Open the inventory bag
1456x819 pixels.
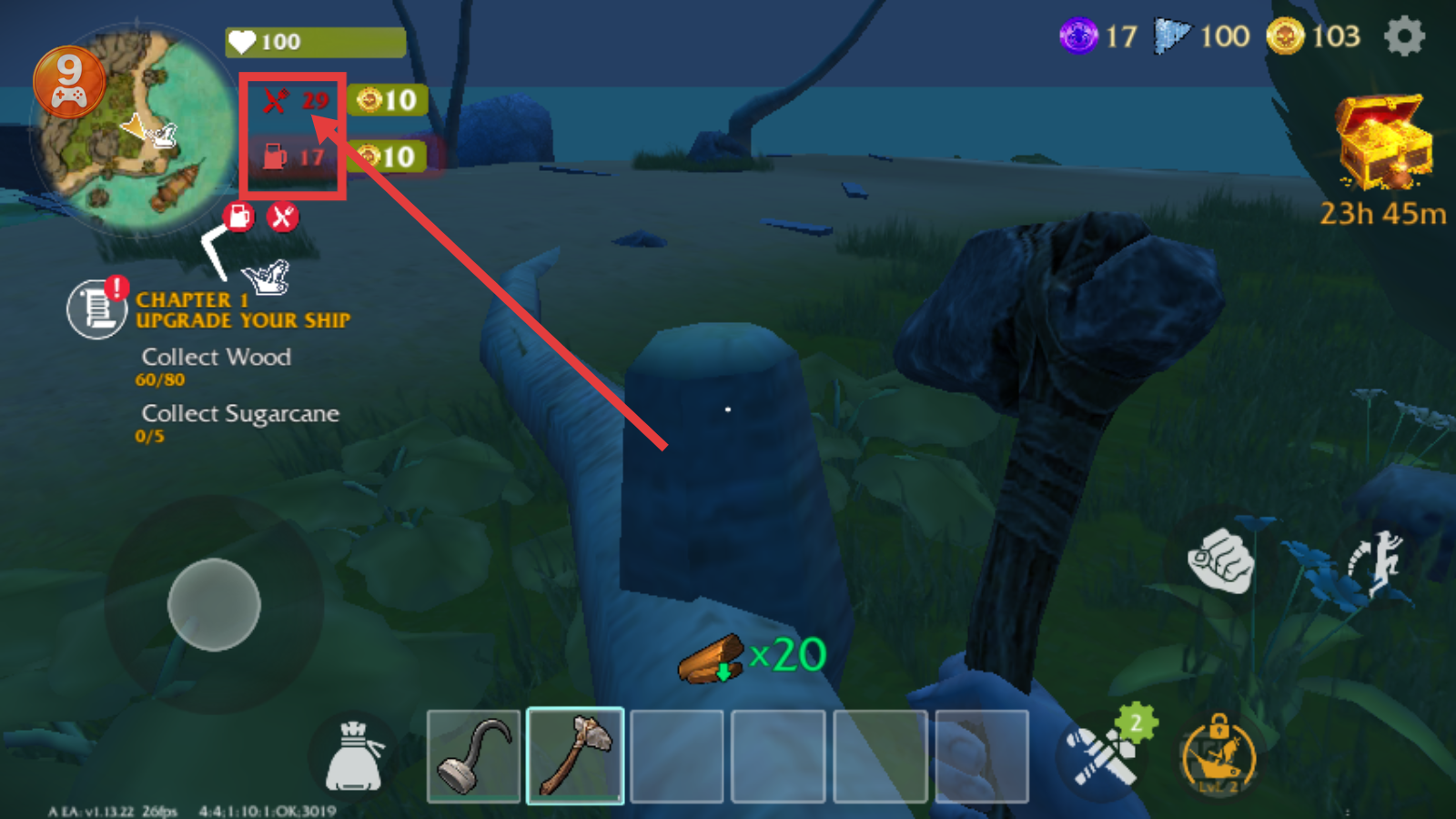click(353, 757)
